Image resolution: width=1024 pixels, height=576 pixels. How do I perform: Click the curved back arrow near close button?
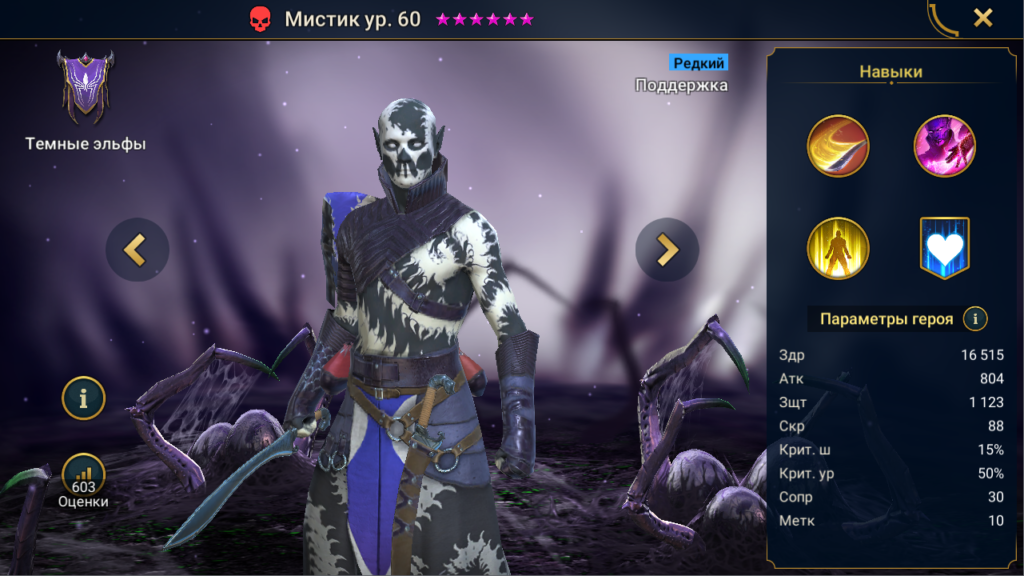942,18
